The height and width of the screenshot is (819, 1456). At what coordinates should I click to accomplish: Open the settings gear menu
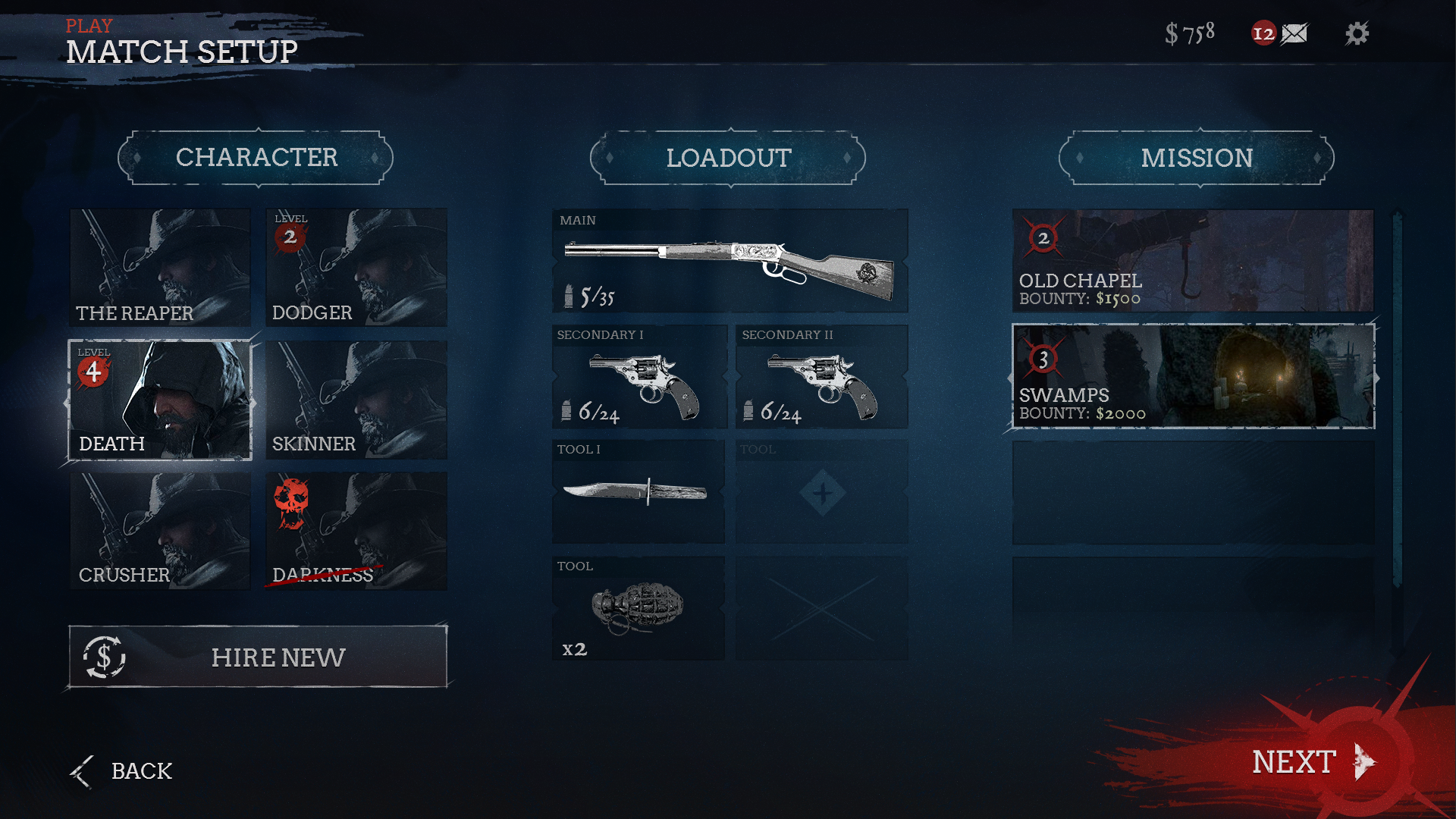click(1357, 33)
